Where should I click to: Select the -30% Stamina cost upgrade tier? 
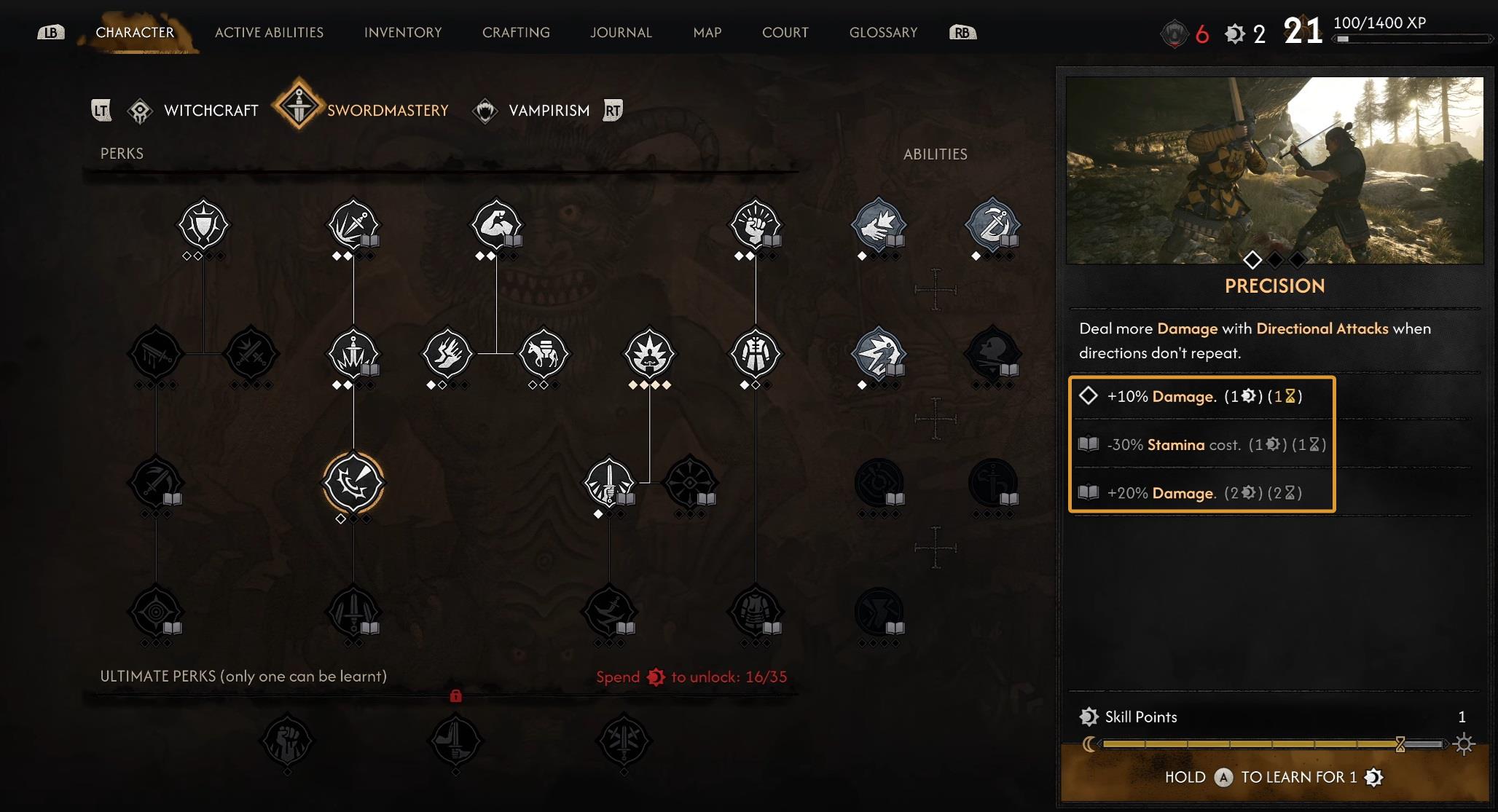click(1202, 444)
